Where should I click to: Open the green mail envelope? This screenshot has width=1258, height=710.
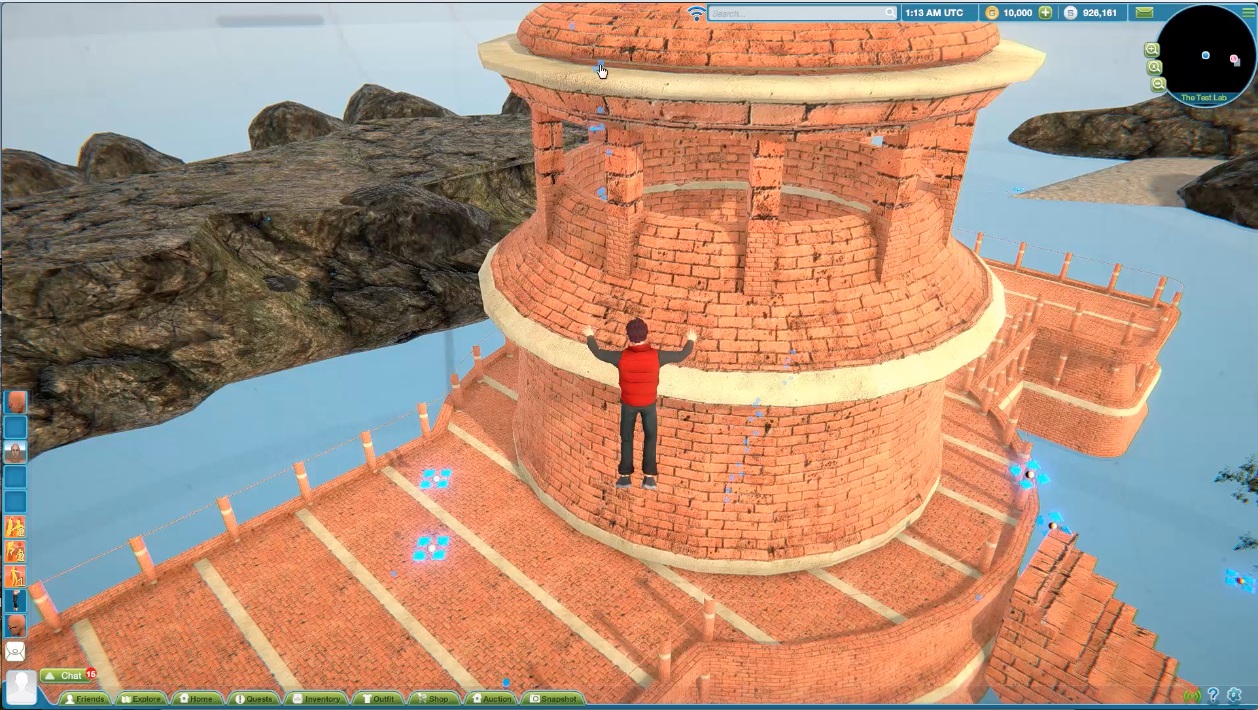coord(1144,13)
